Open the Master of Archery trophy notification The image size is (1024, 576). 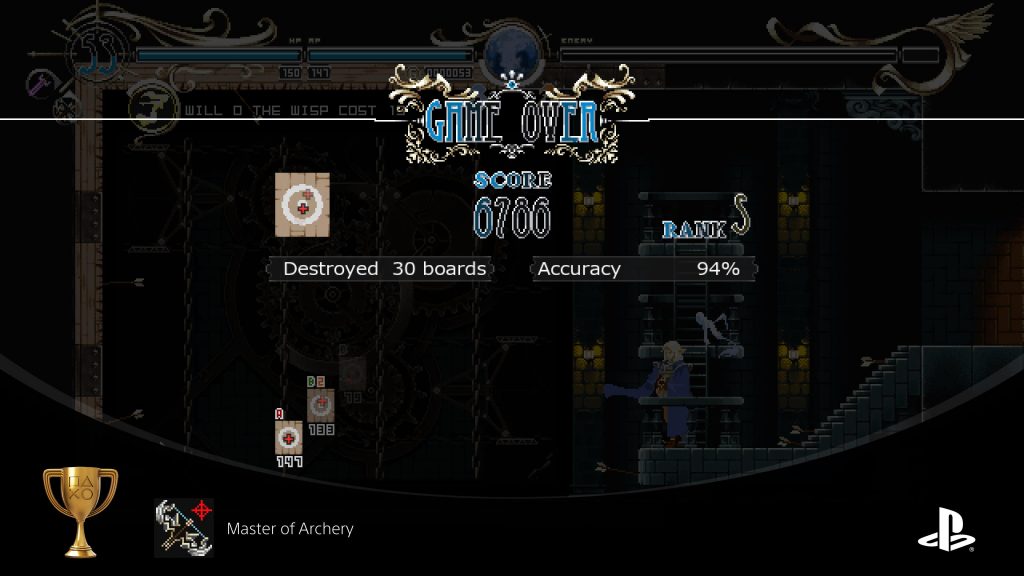(290, 529)
